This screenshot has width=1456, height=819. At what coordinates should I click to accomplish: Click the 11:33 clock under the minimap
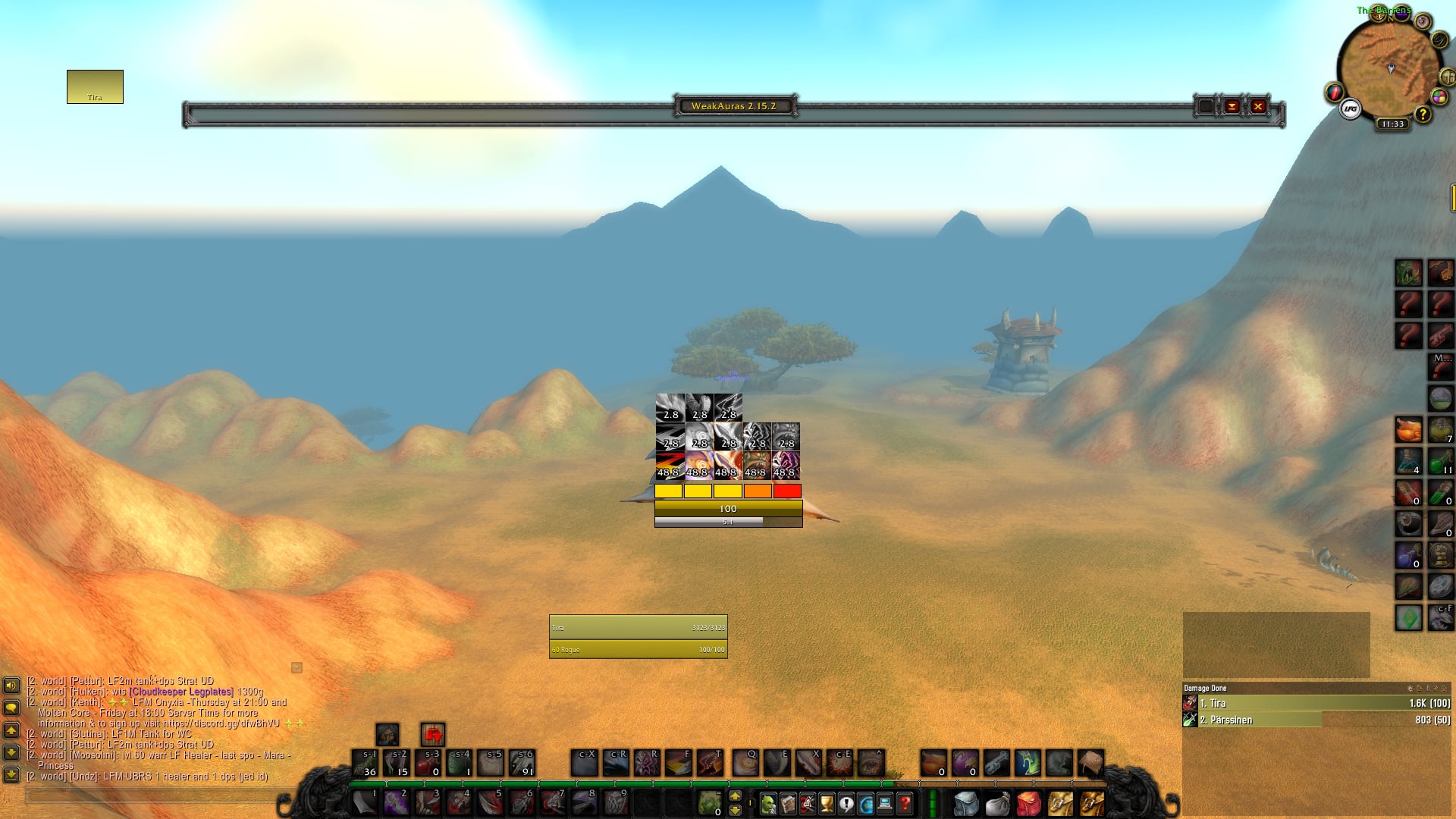tap(1393, 124)
